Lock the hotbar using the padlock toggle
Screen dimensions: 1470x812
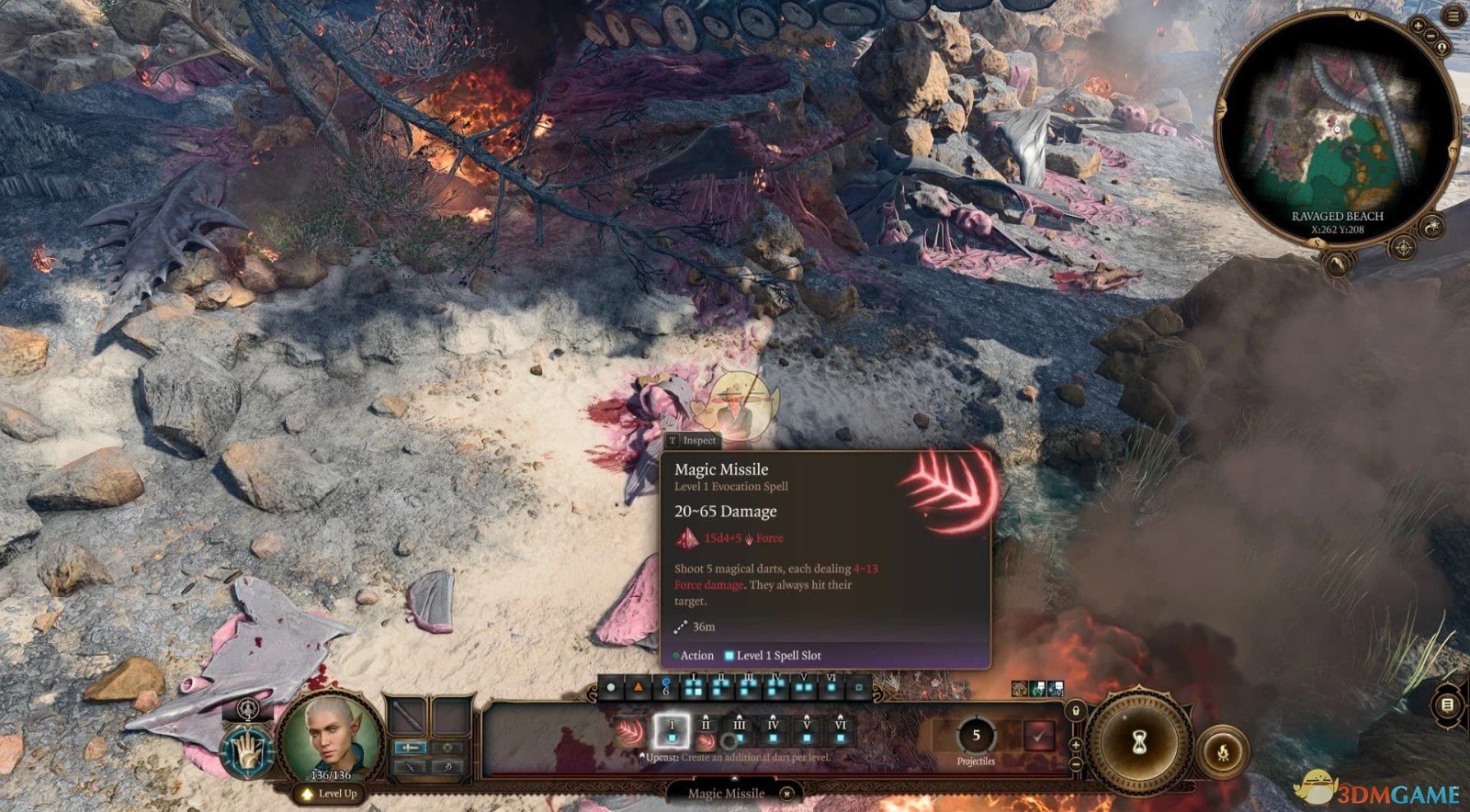pos(1074,712)
